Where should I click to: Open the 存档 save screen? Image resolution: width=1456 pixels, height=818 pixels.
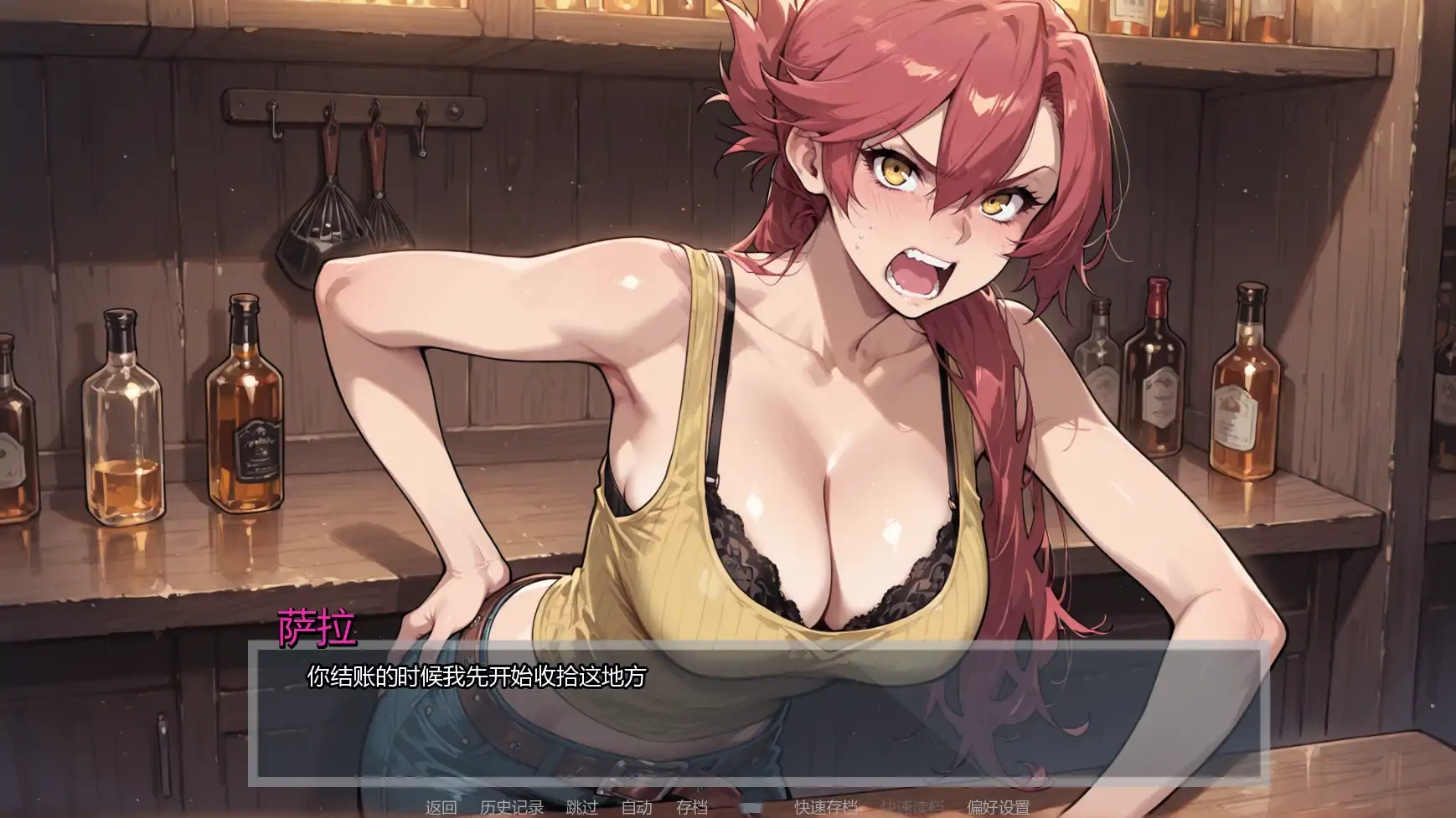click(691, 809)
